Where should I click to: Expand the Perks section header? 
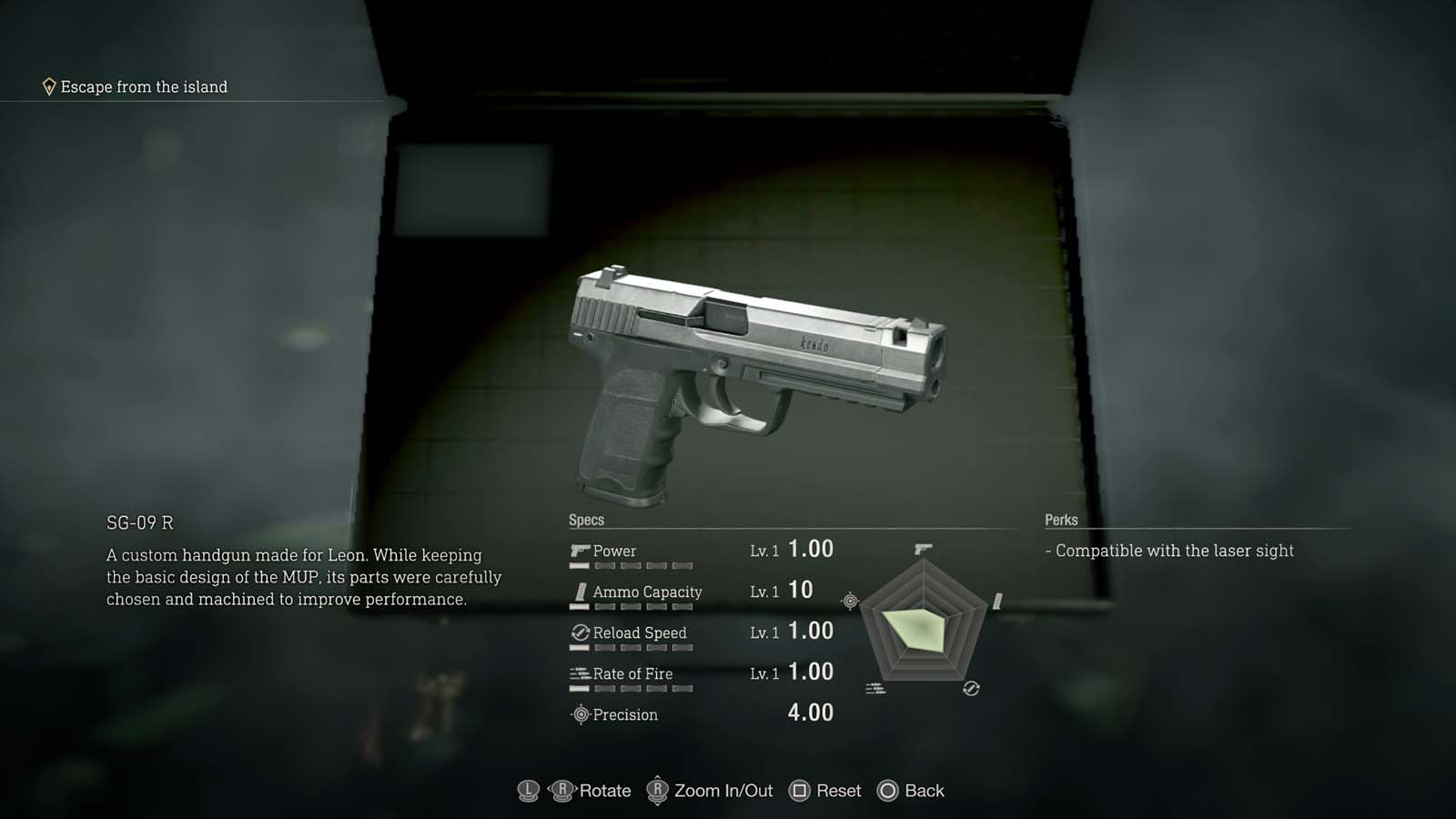(1060, 520)
